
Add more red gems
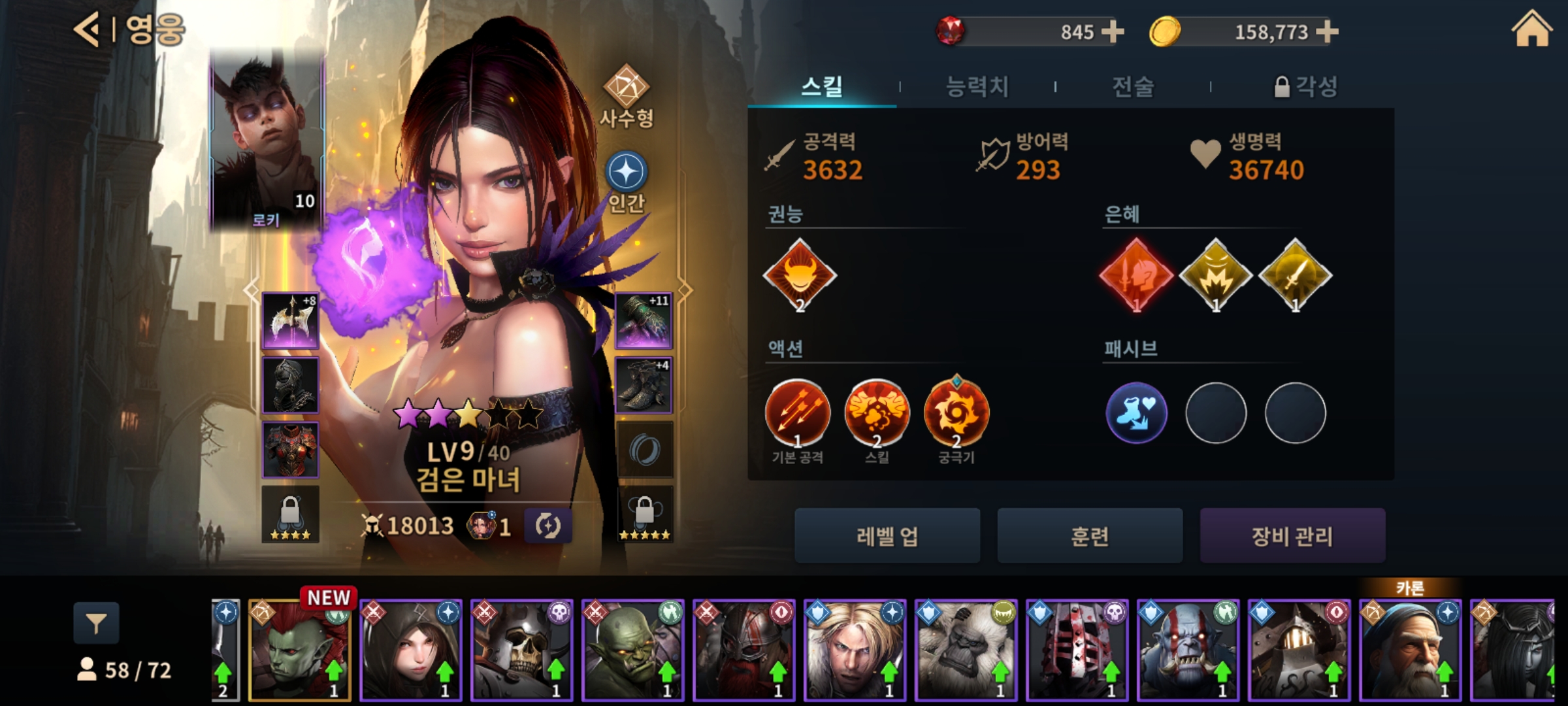pyautogui.click(x=1112, y=31)
